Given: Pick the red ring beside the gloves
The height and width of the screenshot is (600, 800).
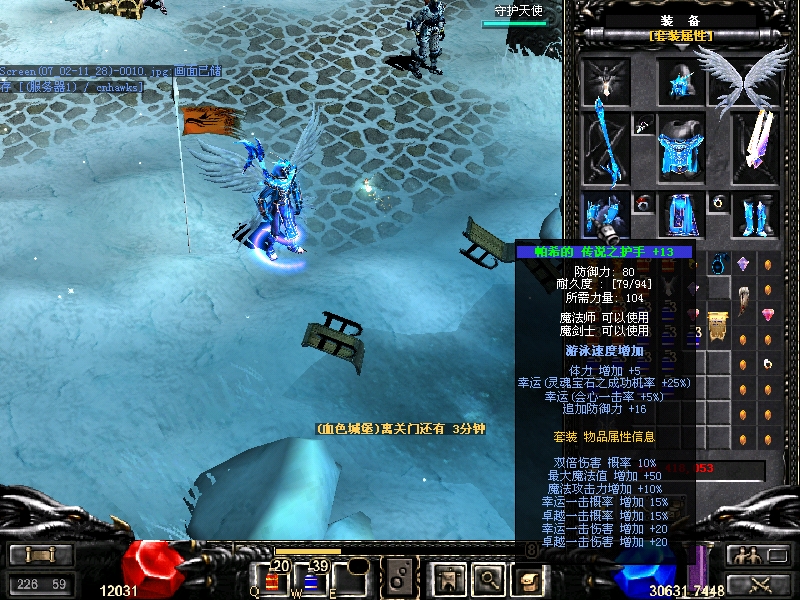Looking at the screenshot, I should coord(642,203).
